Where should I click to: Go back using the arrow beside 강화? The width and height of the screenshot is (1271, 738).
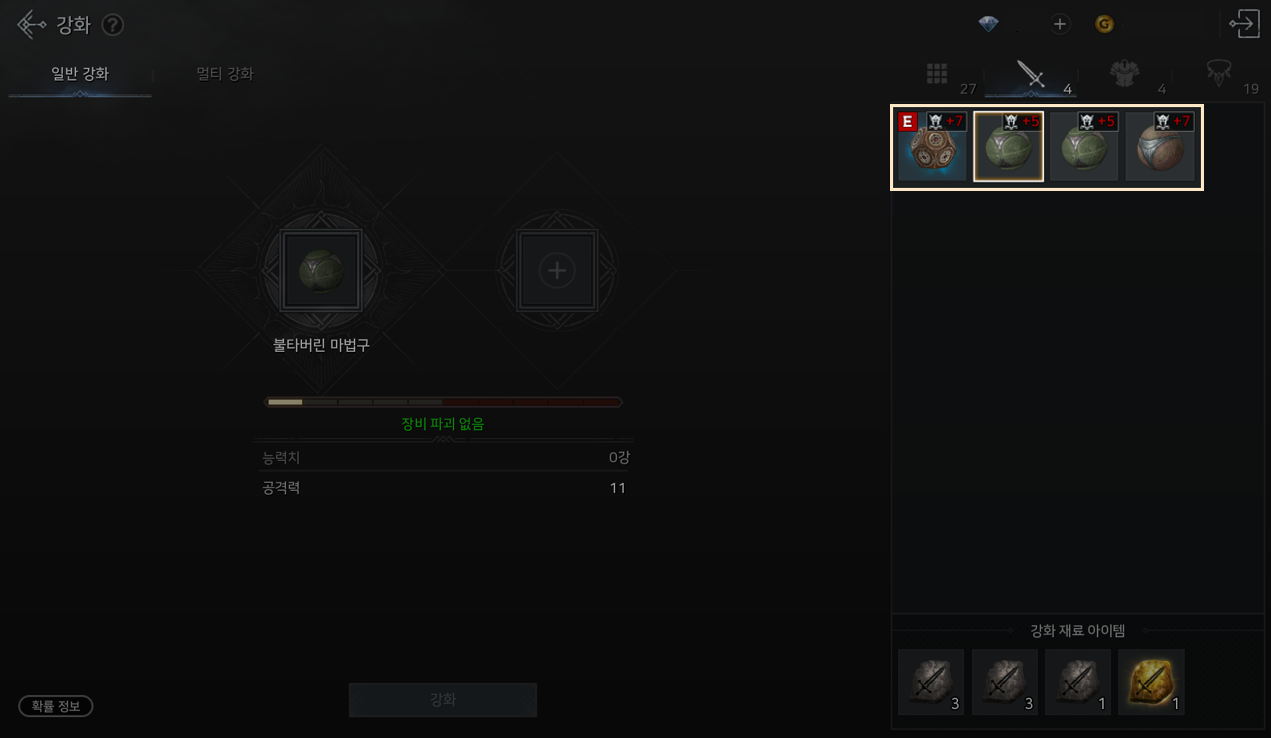(31, 24)
